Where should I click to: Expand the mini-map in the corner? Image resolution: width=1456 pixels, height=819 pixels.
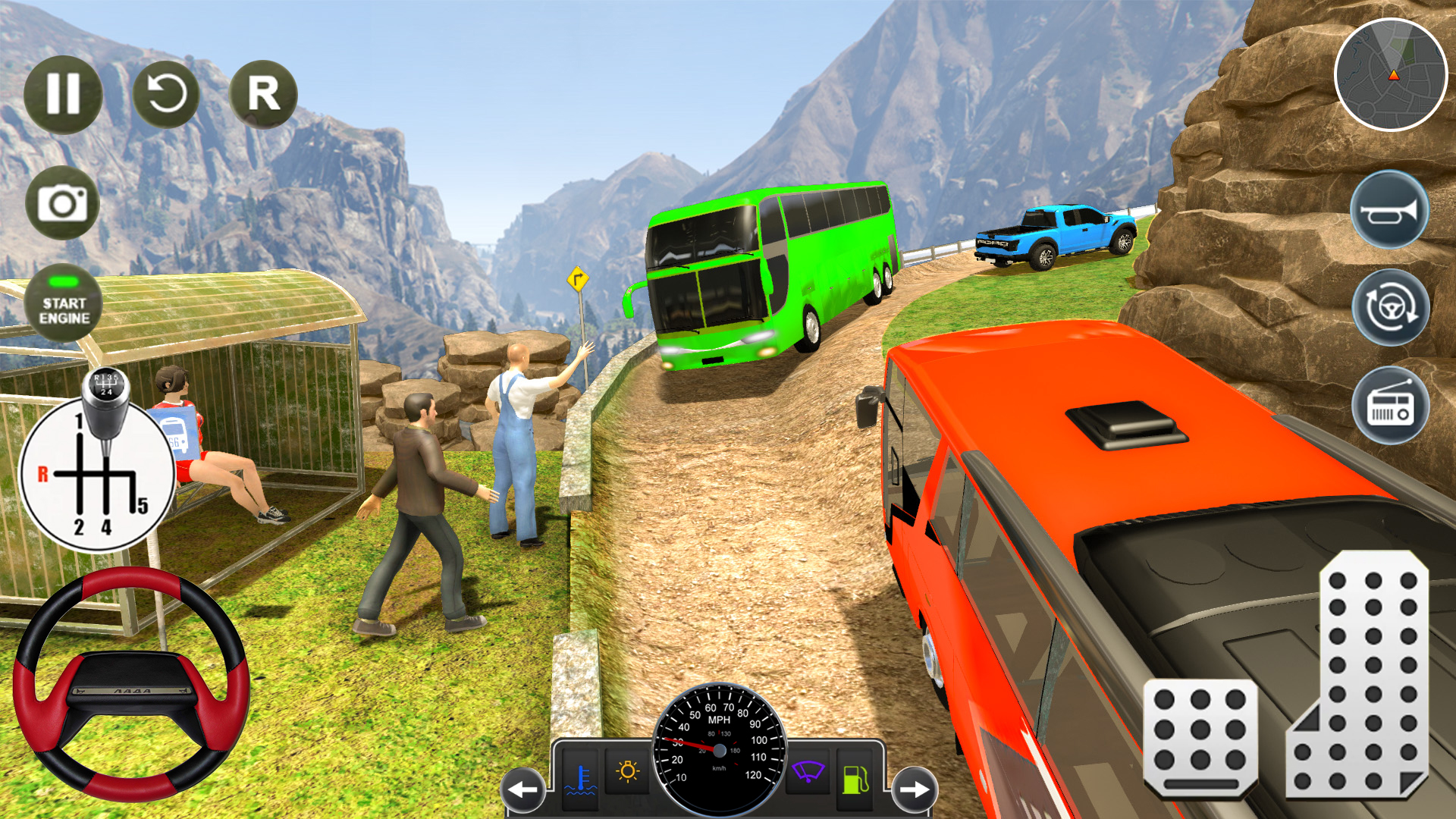pyautogui.click(x=1394, y=76)
